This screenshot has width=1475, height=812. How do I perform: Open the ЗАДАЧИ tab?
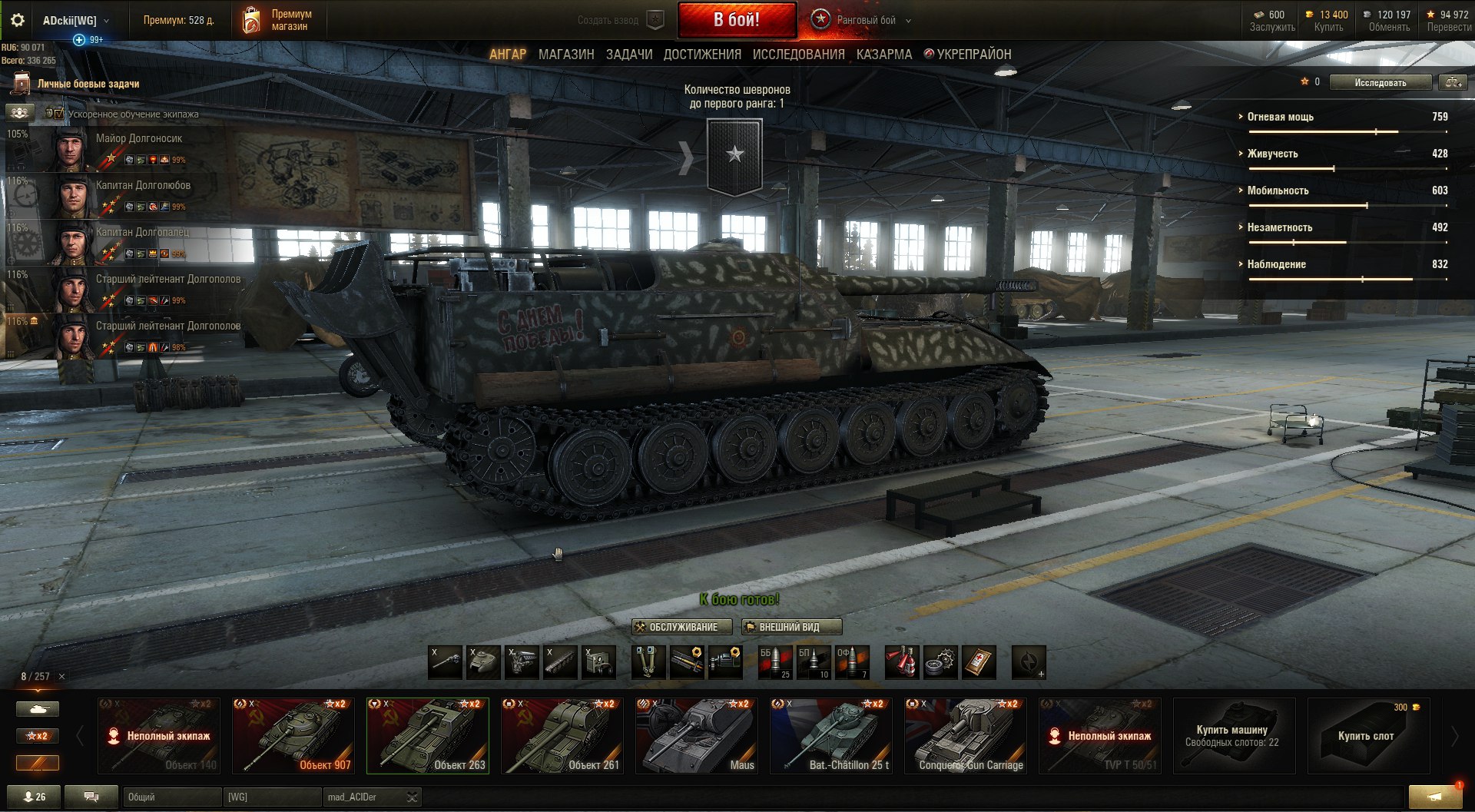pyautogui.click(x=629, y=55)
